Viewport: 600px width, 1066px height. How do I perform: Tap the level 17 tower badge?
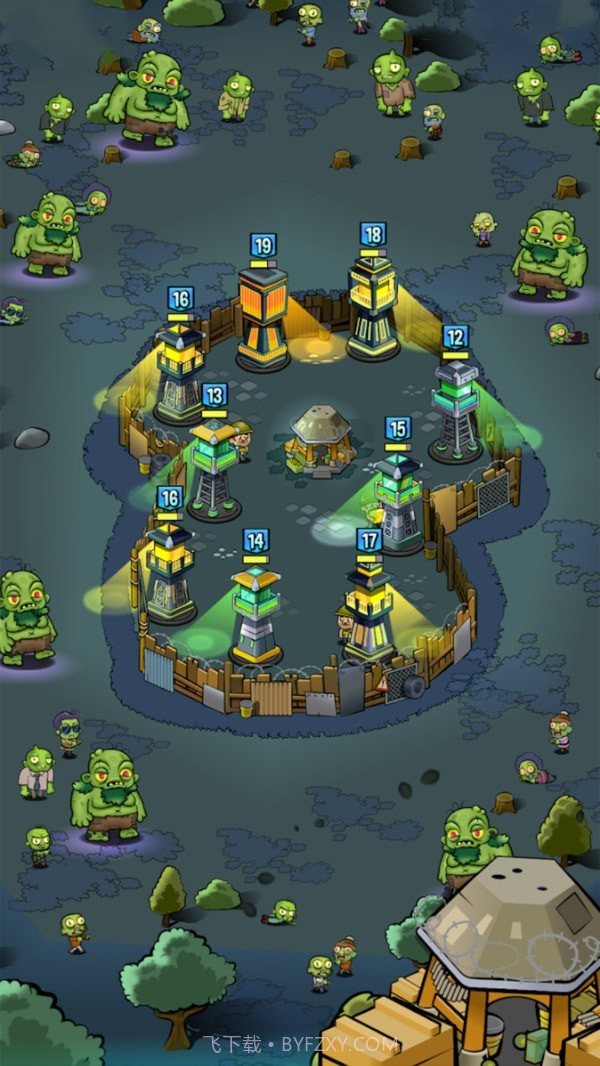(x=369, y=541)
